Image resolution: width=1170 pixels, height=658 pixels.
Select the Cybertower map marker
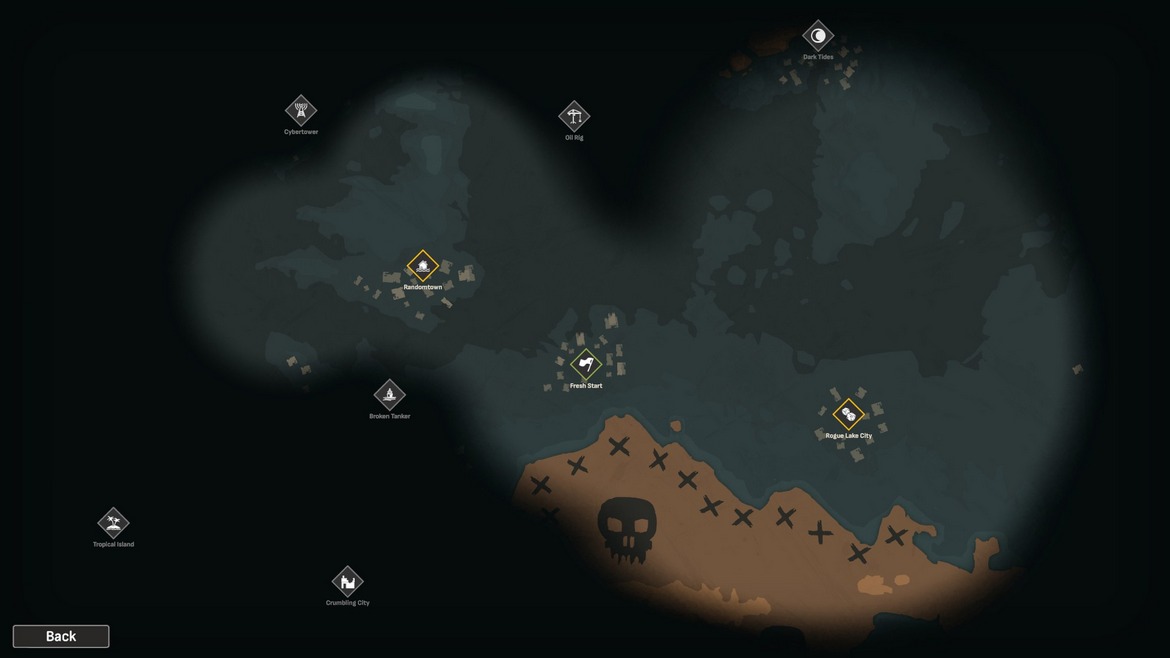[301, 110]
